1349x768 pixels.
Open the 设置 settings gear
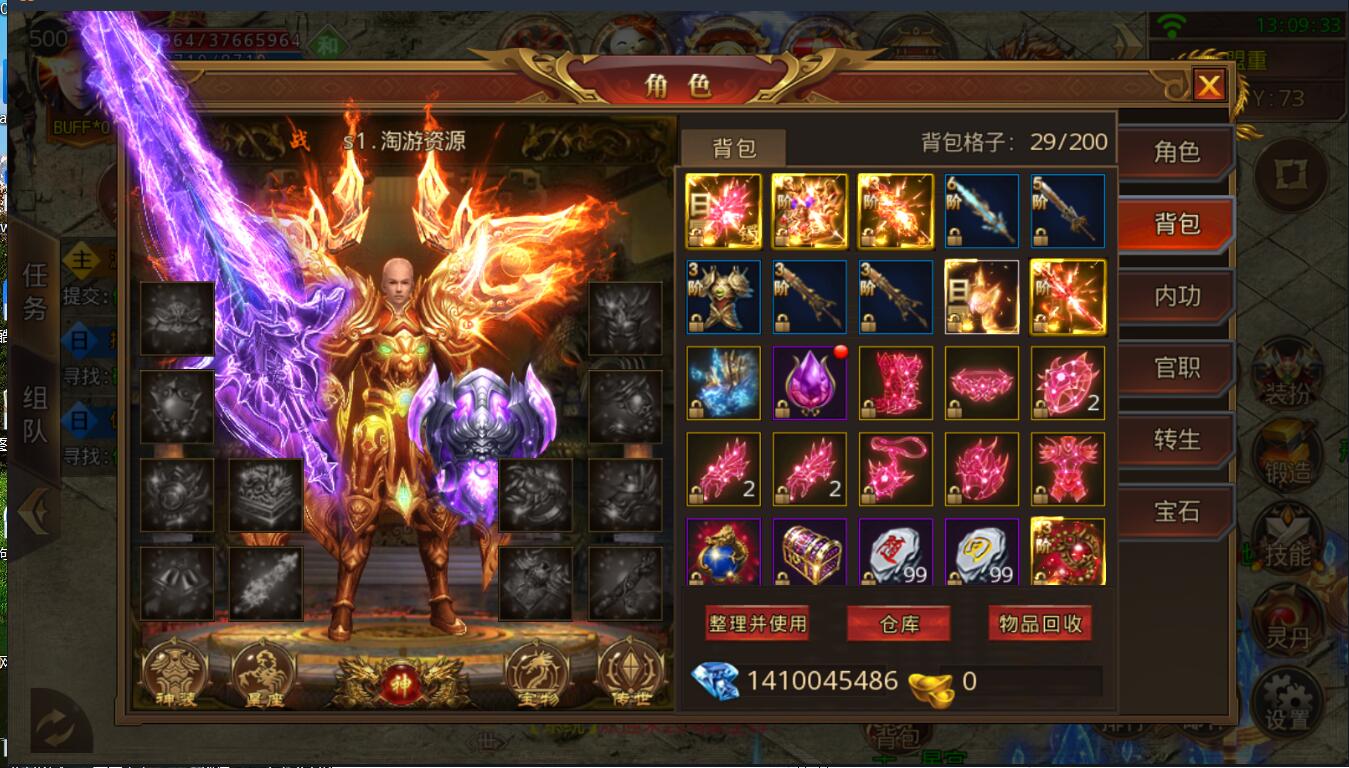pyautogui.click(x=1287, y=700)
